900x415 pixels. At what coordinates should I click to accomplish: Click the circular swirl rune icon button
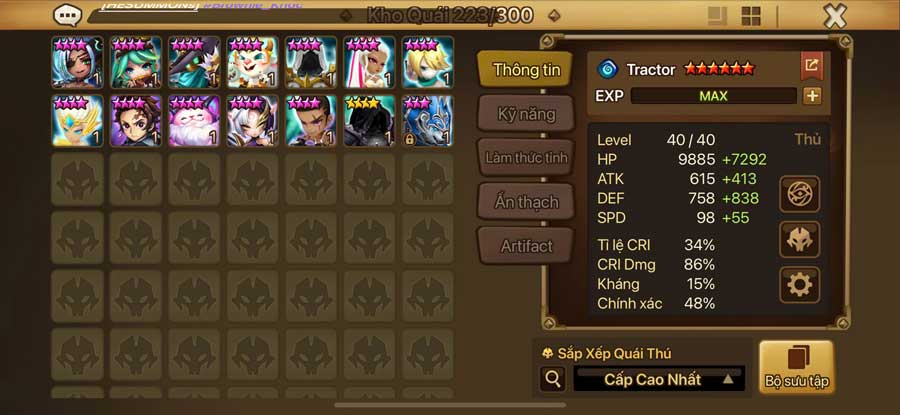pyautogui.click(x=799, y=194)
